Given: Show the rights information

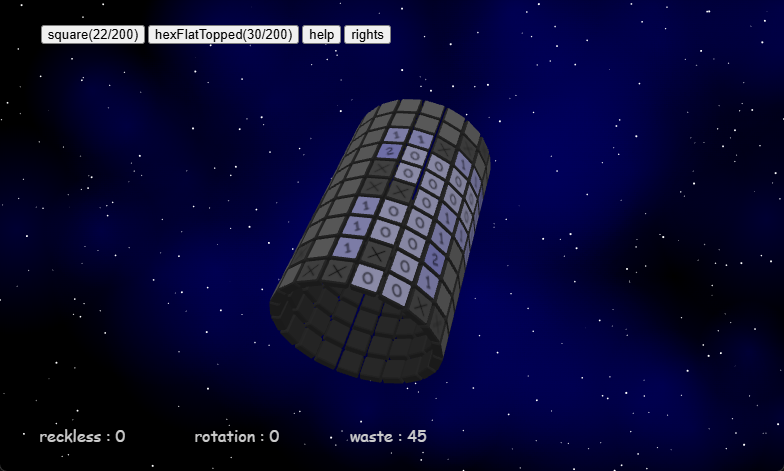Looking at the screenshot, I should pyautogui.click(x=367, y=34).
